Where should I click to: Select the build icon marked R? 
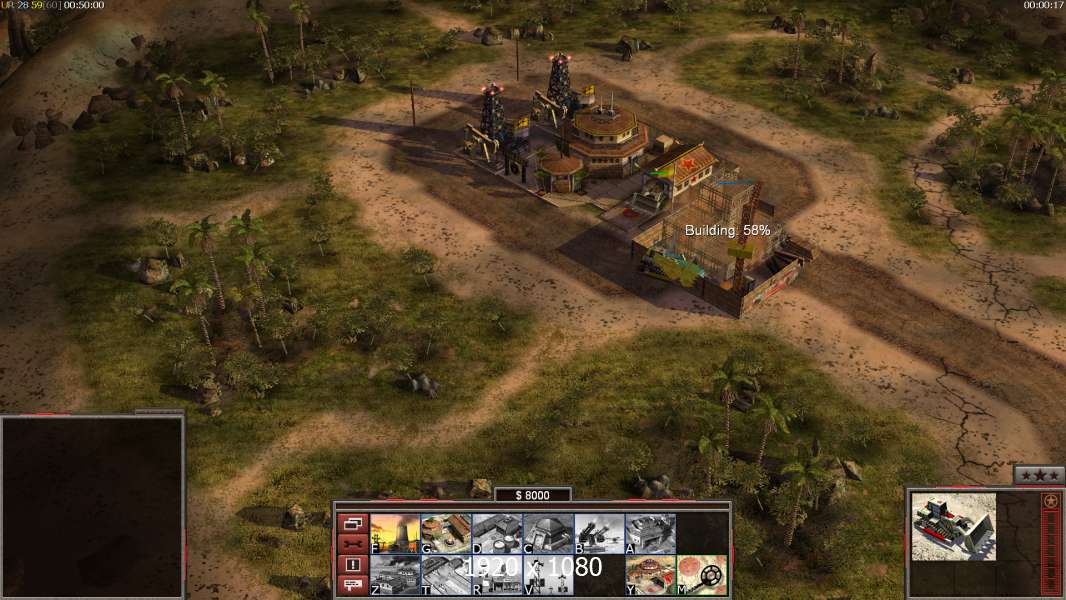tap(497, 574)
